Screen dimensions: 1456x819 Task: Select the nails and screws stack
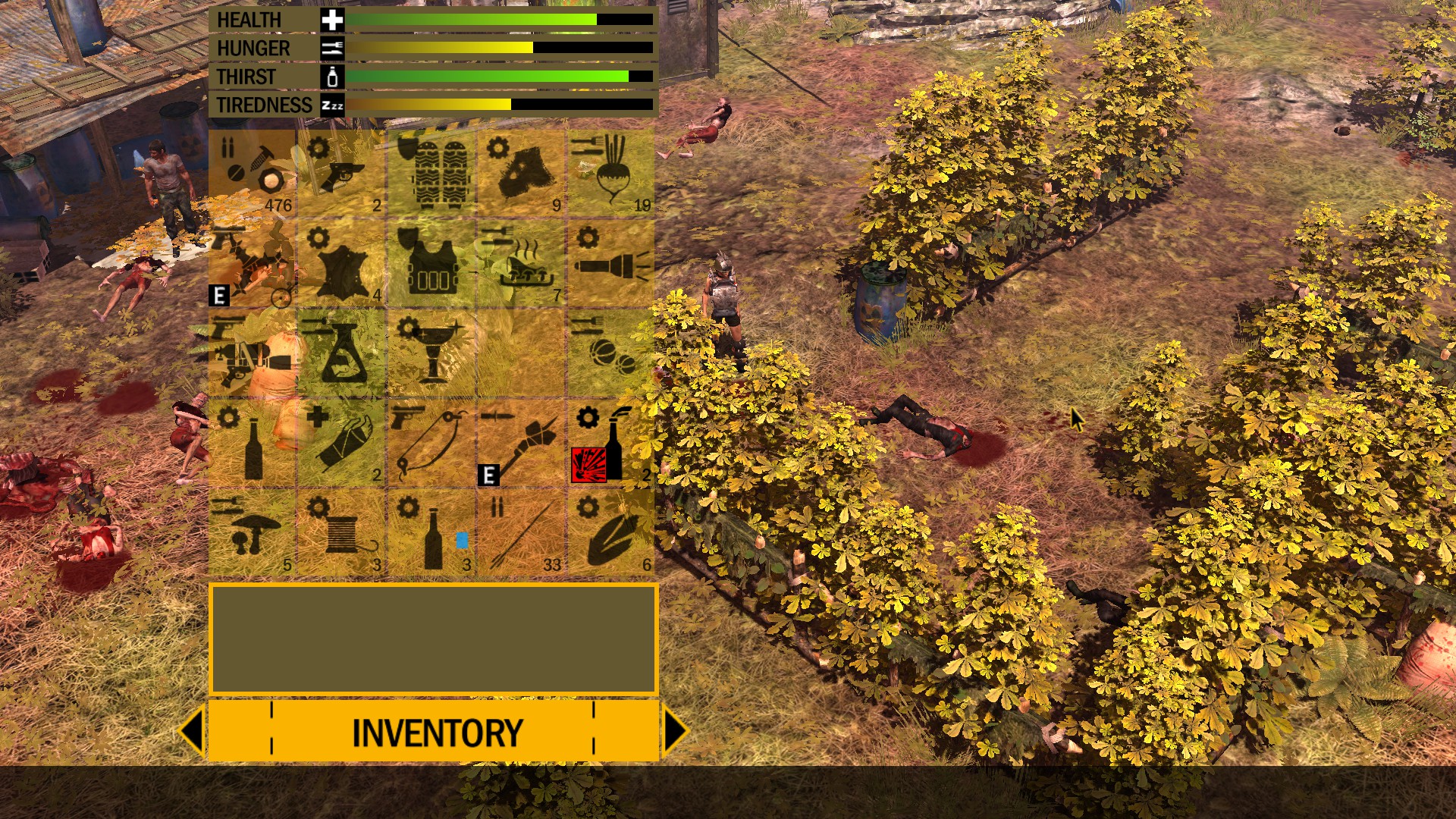pos(253,174)
